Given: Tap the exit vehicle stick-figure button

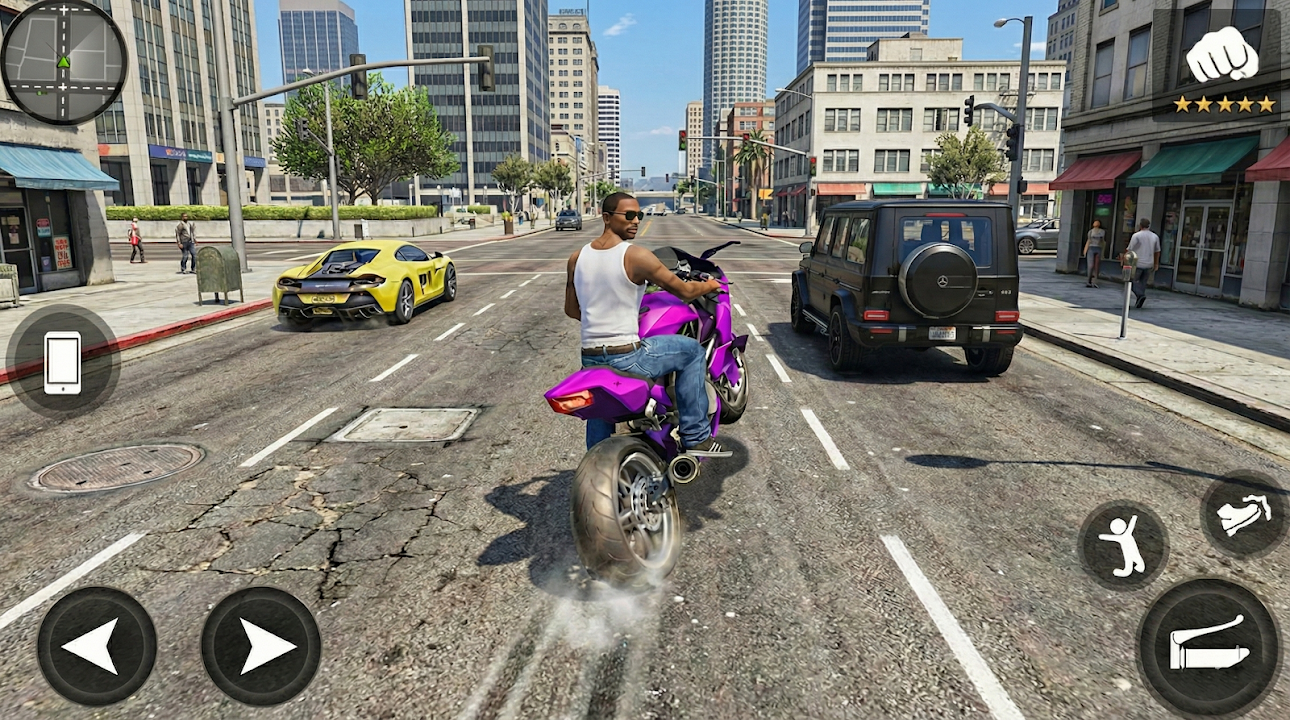Looking at the screenshot, I should (x=1123, y=545).
